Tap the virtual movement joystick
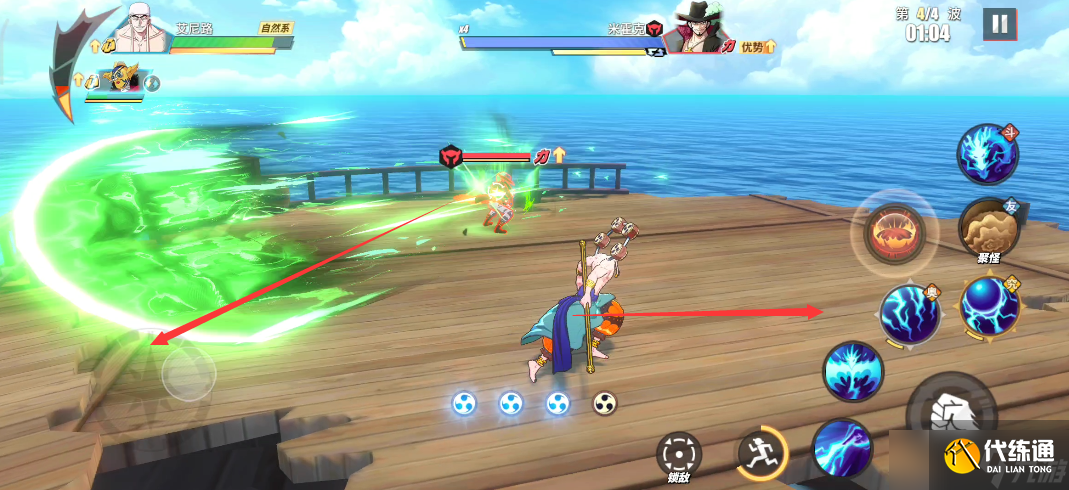Viewport: 1069px width, 490px height. point(187,374)
